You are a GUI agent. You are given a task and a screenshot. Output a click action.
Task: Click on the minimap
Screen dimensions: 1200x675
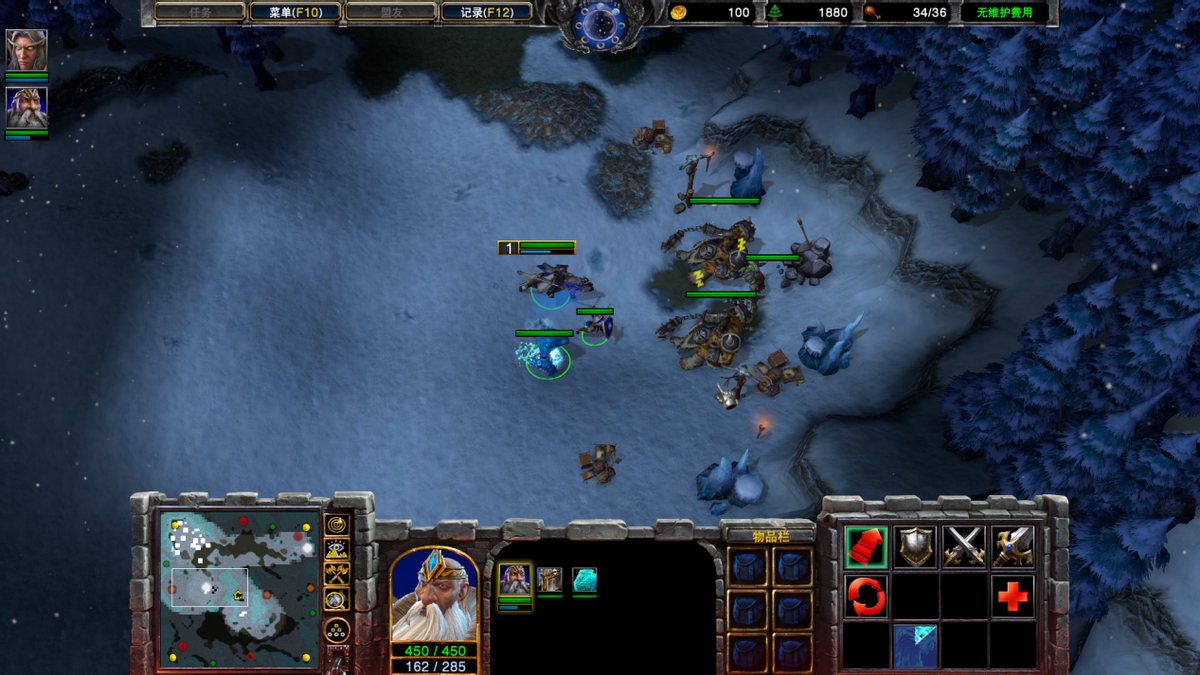(239, 588)
